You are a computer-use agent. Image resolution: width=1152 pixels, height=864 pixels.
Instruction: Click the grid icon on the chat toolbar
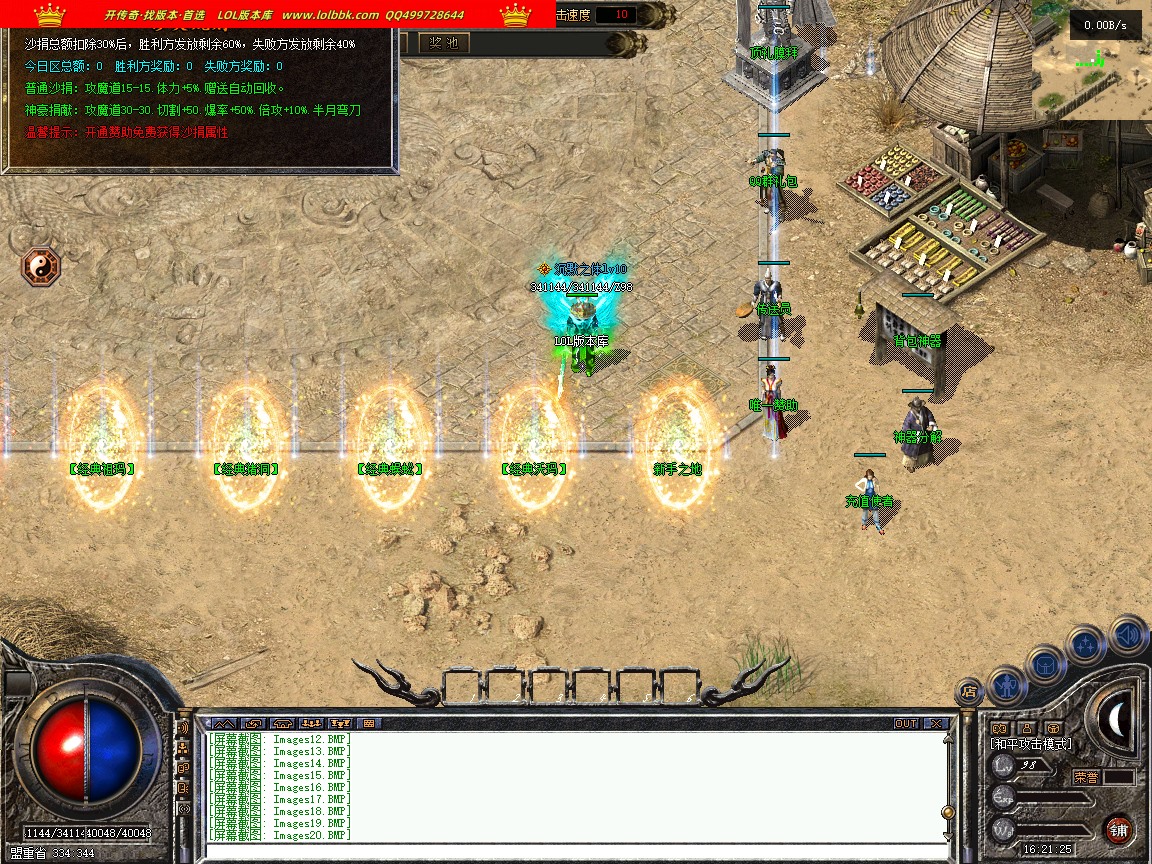click(368, 723)
